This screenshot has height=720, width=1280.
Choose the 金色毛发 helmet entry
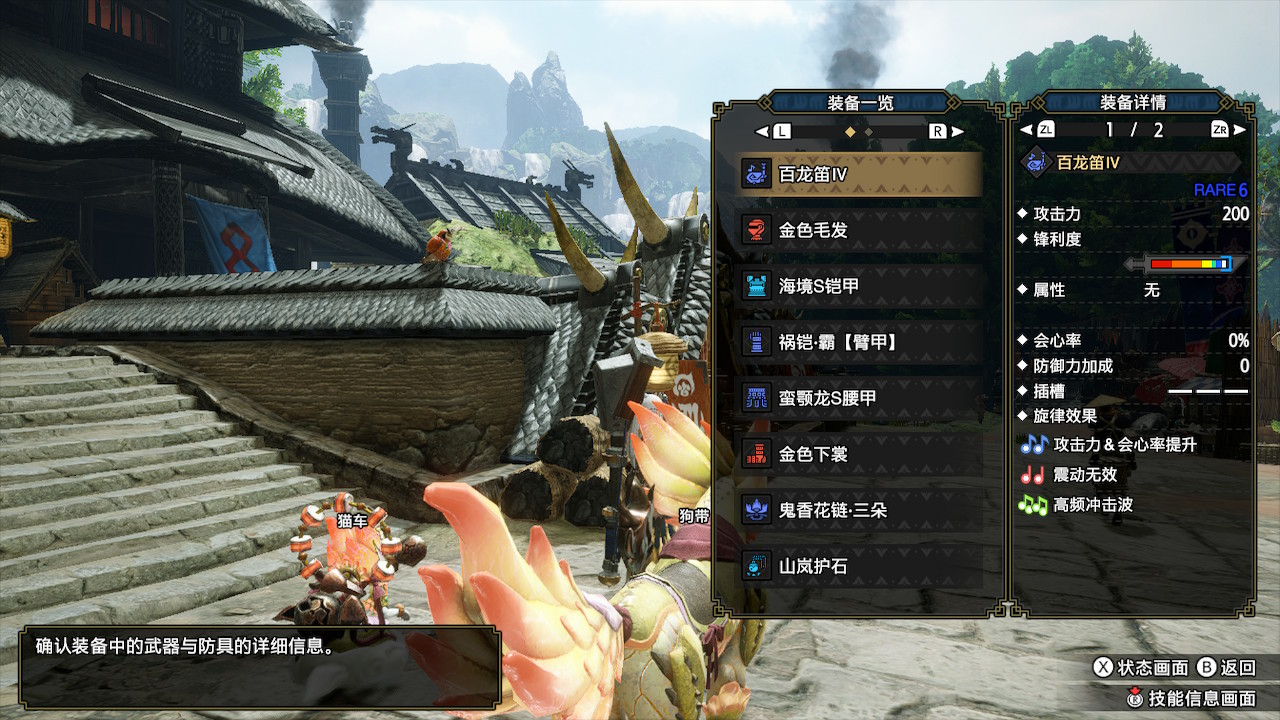click(860, 230)
